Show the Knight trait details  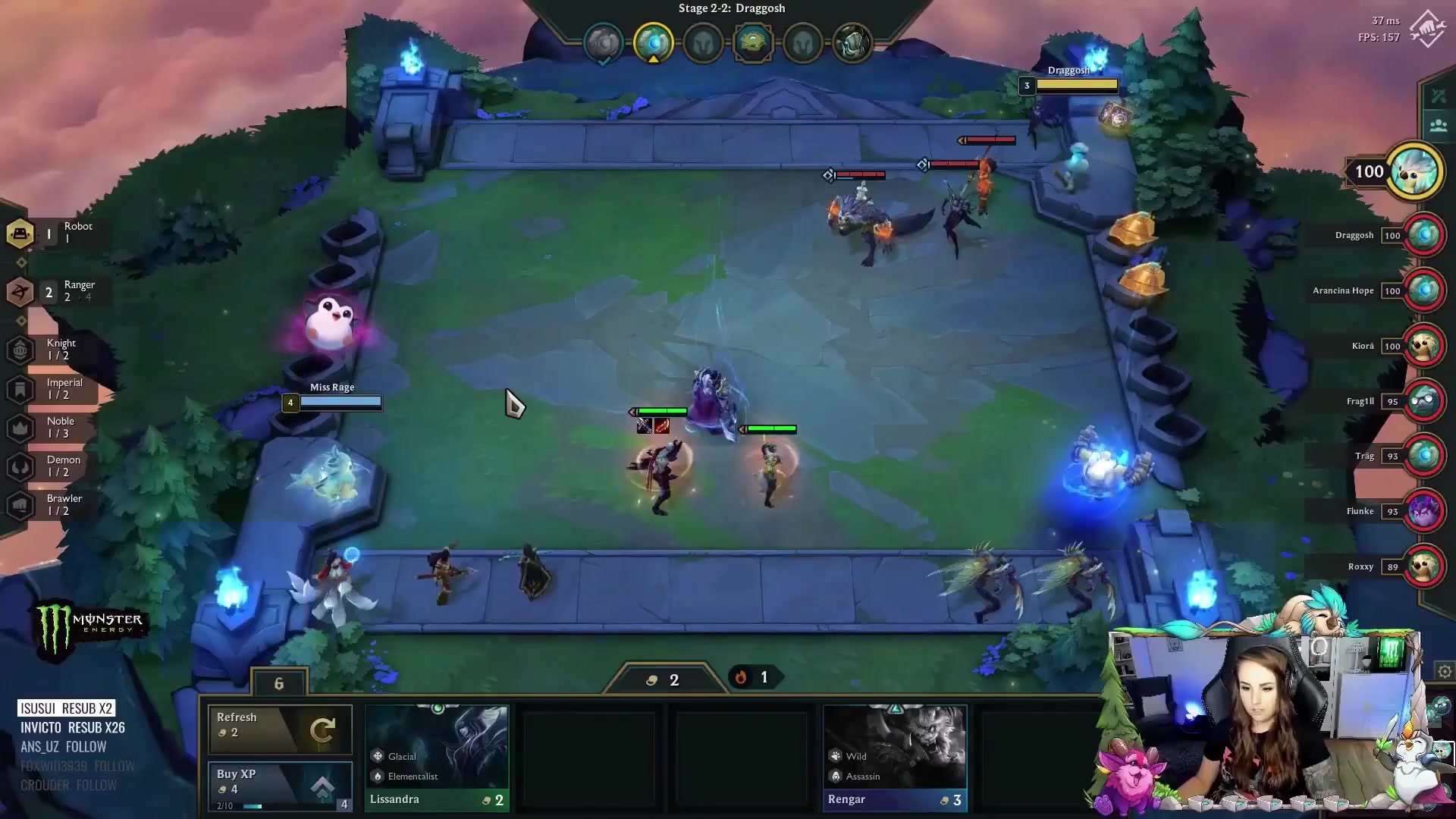[x=53, y=350]
